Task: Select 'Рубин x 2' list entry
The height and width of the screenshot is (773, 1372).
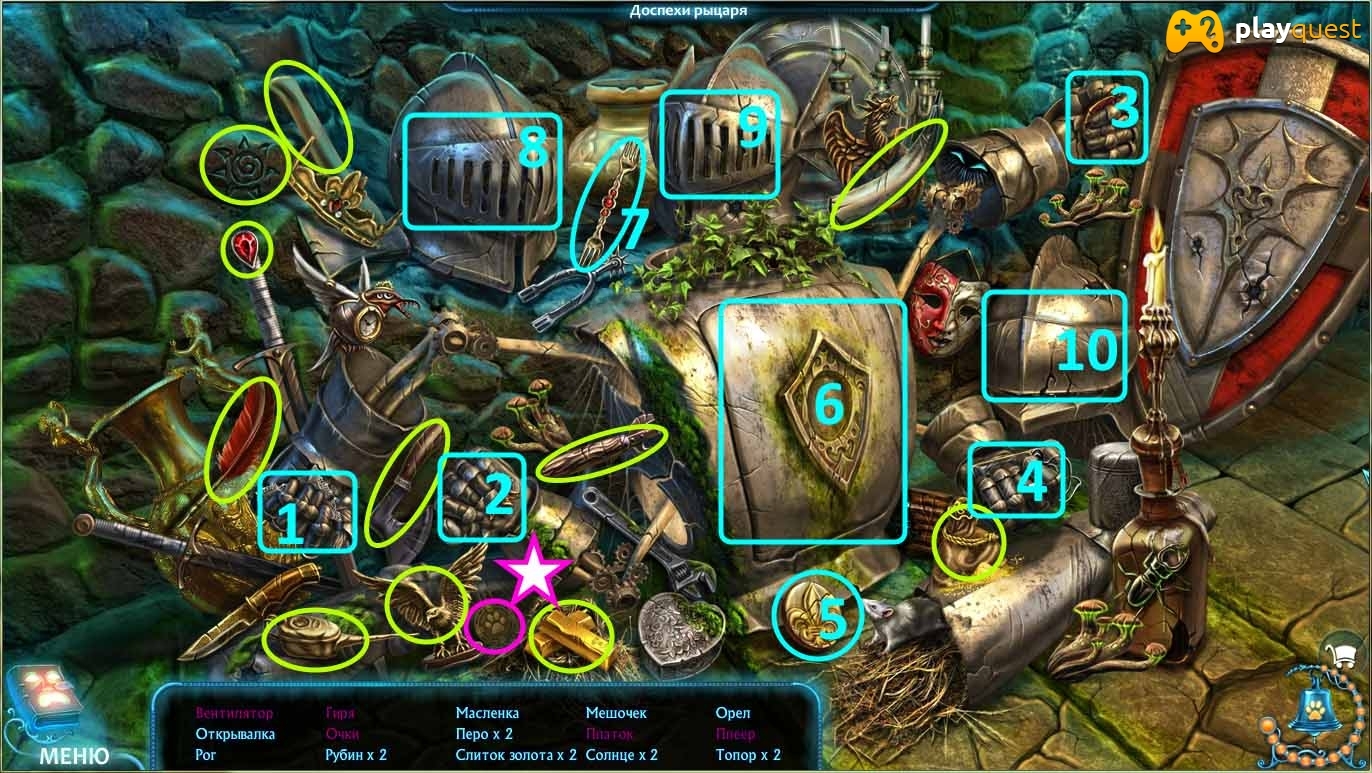Action: point(356,755)
